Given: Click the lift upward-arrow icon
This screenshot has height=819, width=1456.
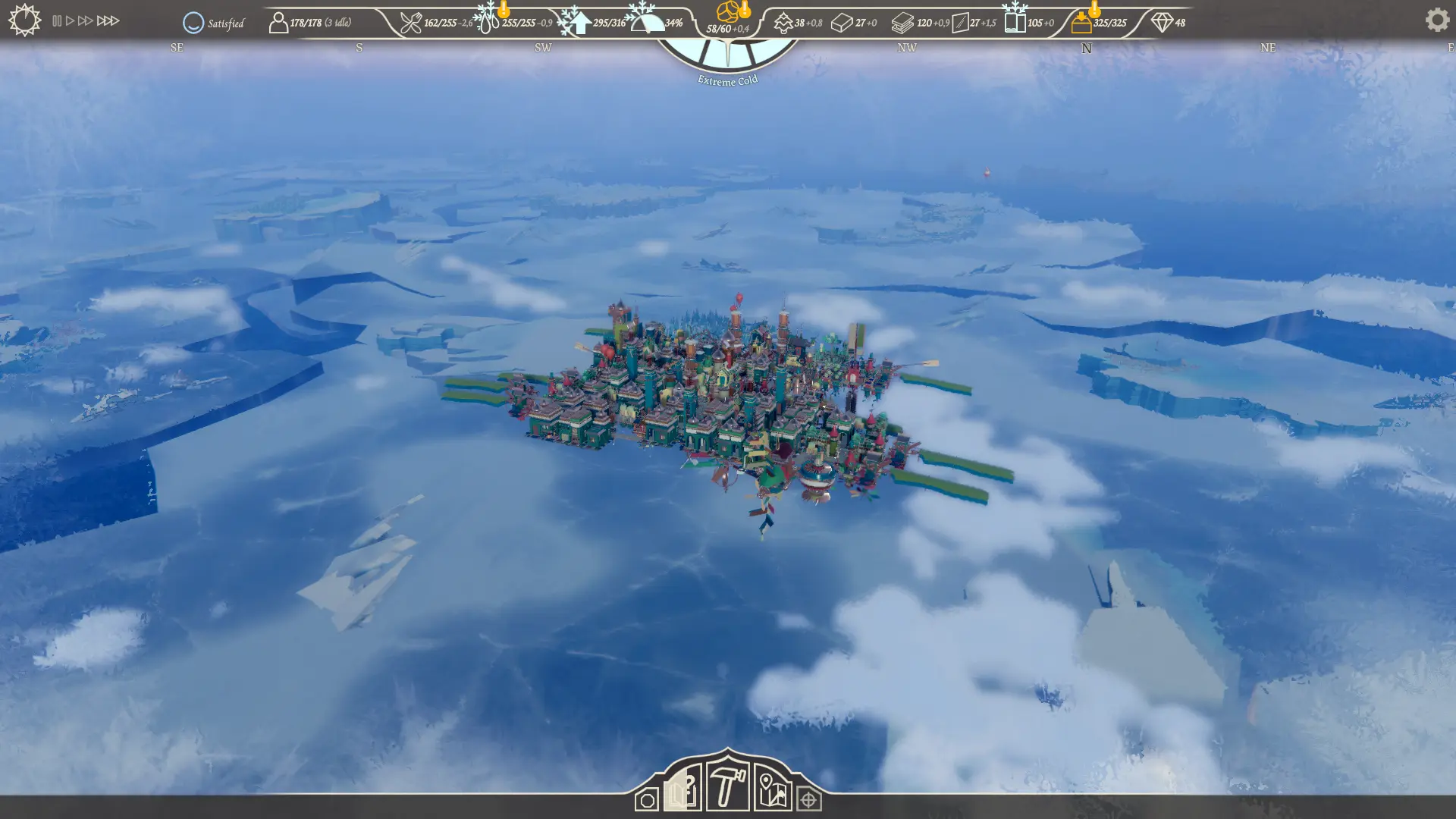Looking at the screenshot, I should pos(580,23).
